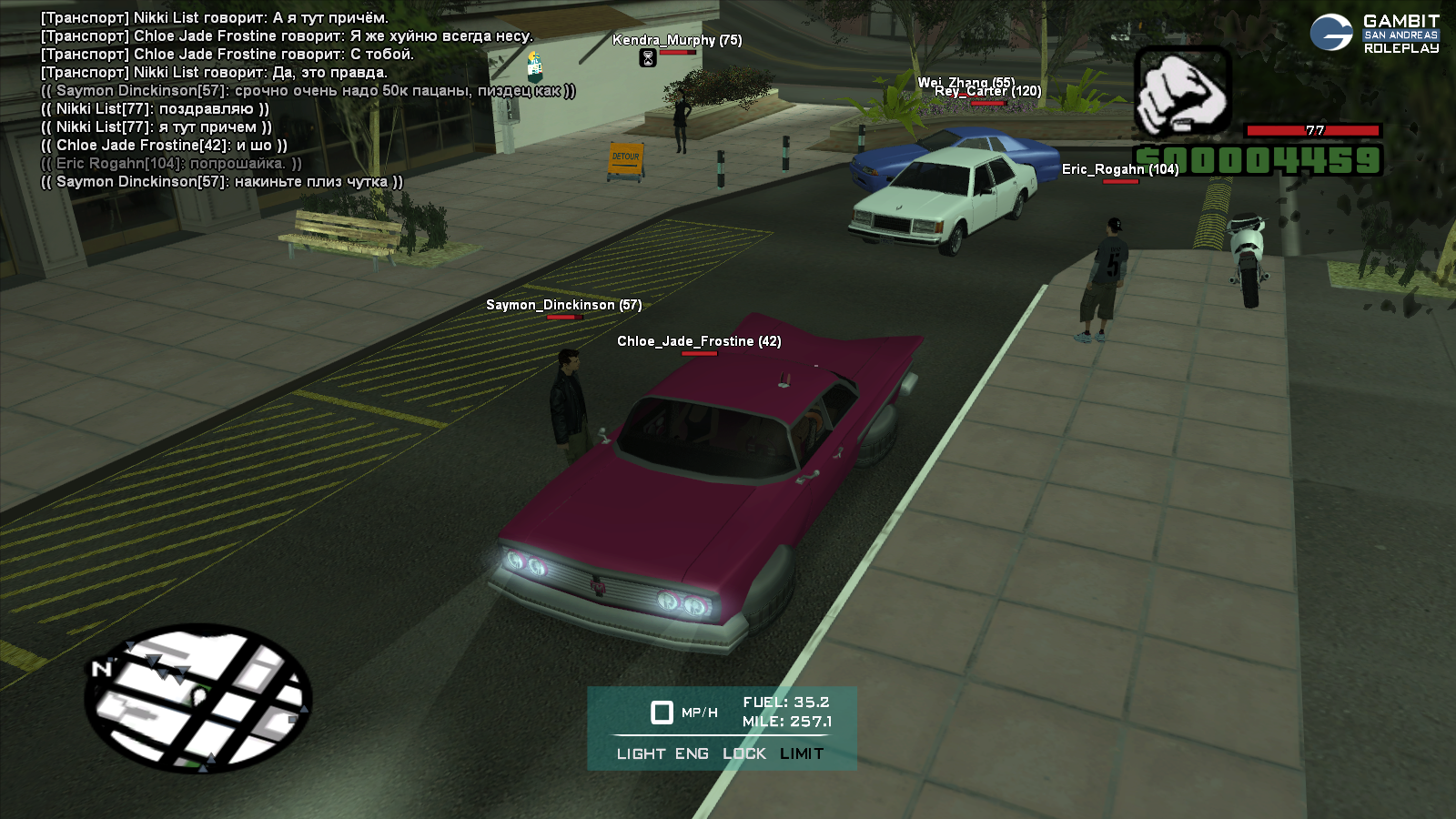Select Eric Rogahn's greyed chat line
The height and width of the screenshot is (819, 1456).
171,164
